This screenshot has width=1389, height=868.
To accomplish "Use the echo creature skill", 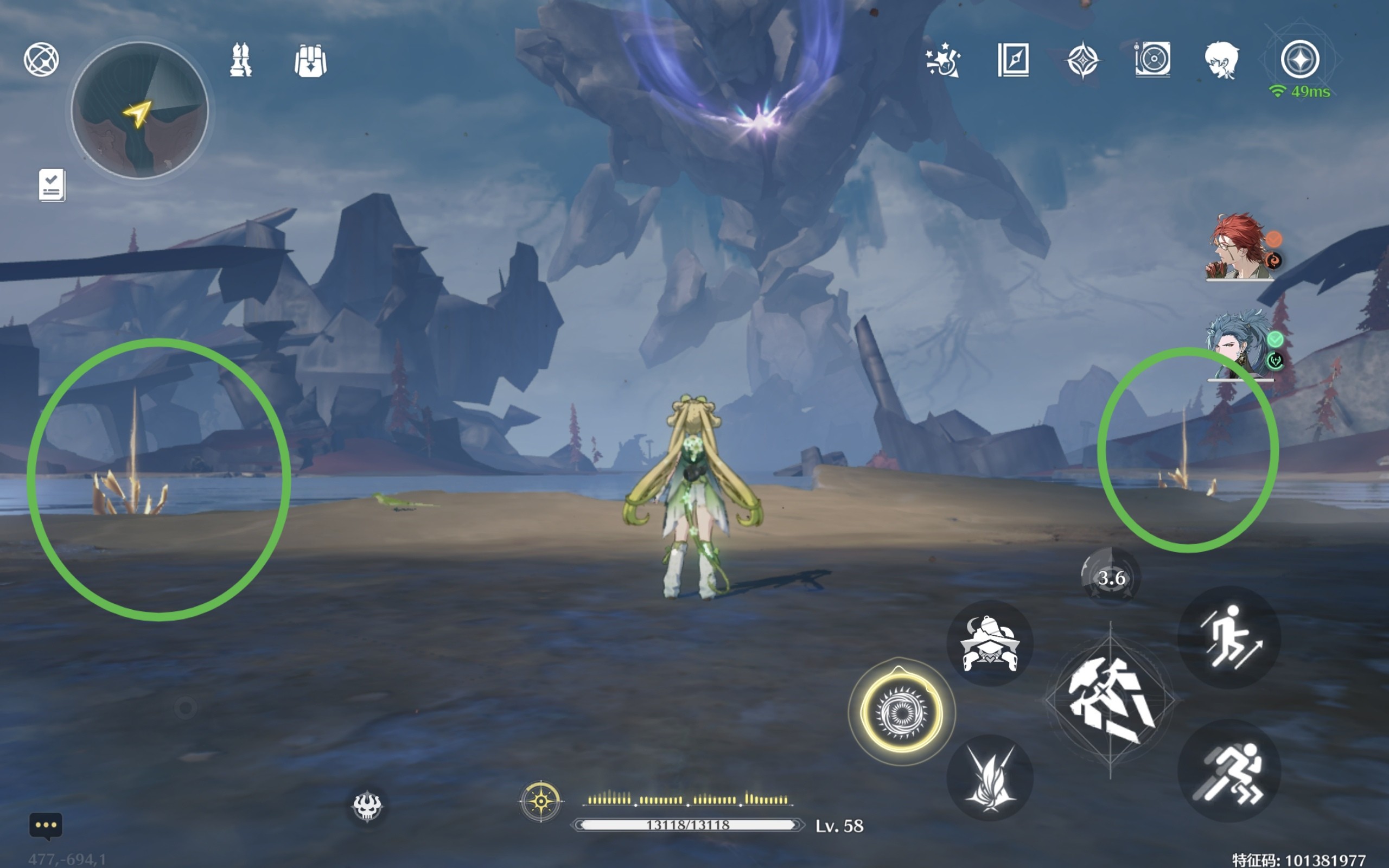I will (x=990, y=643).
